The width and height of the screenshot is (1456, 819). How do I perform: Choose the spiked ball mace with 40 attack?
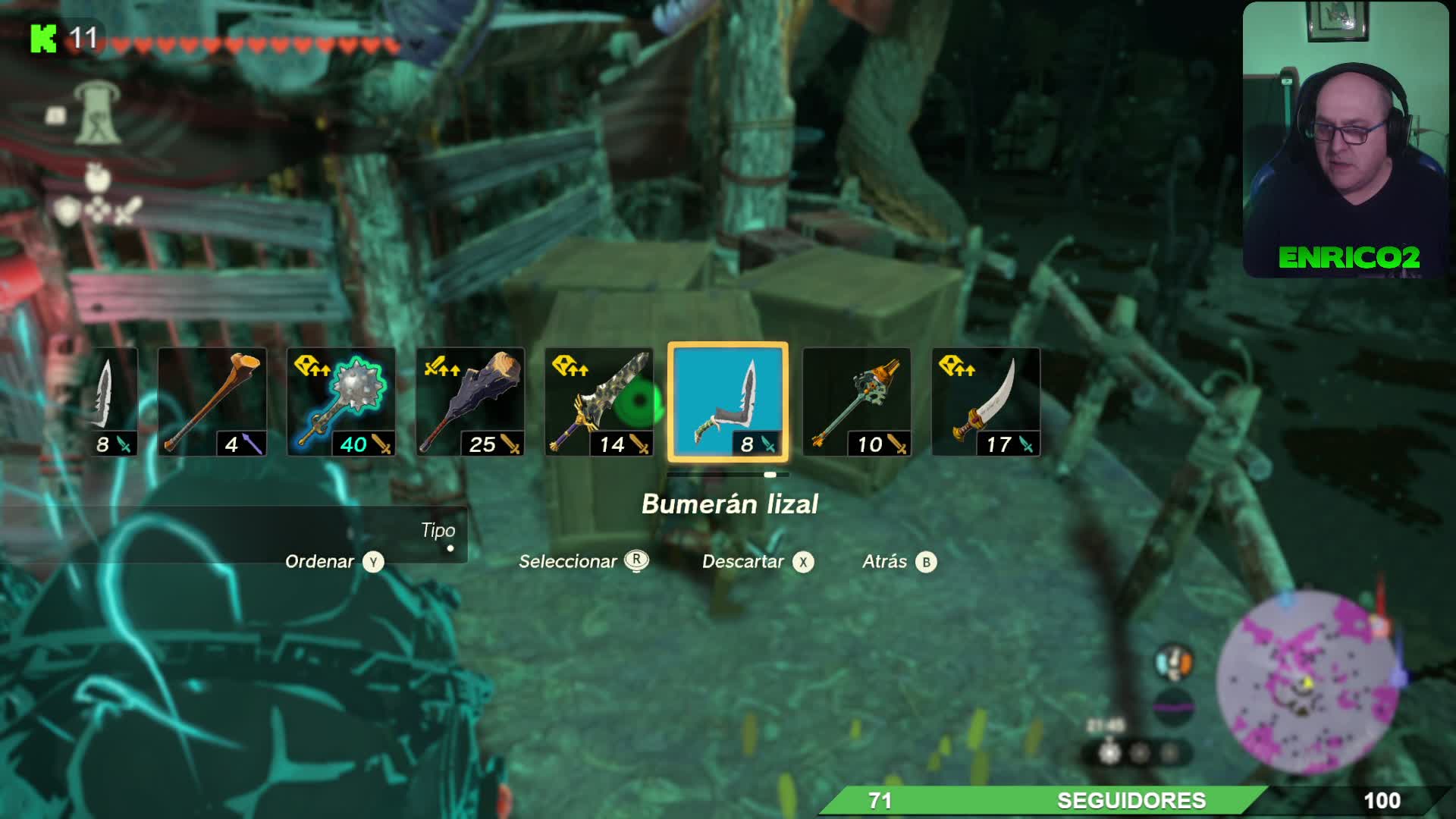click(341, 402)
